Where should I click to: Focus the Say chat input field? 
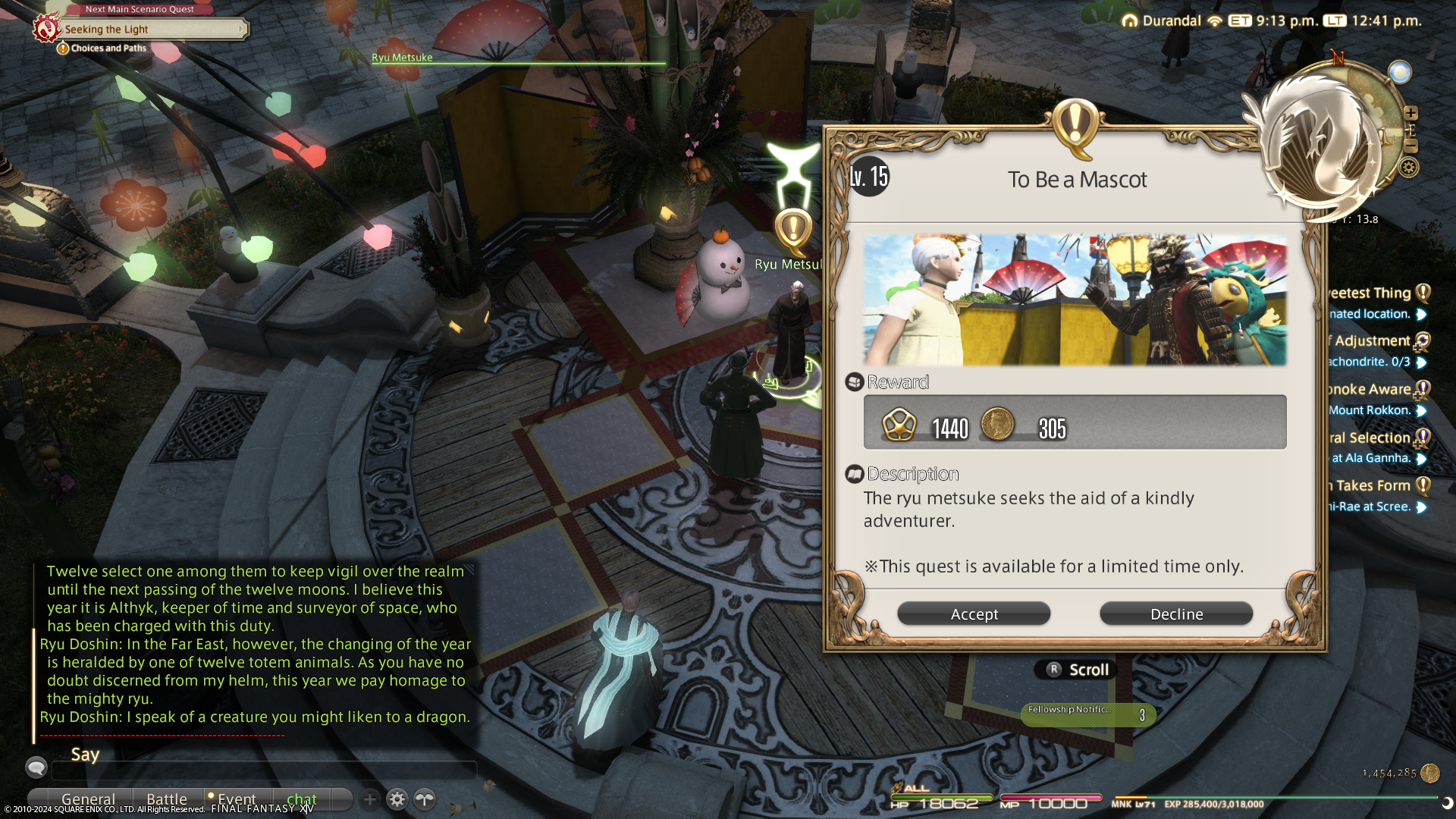(264, 770)
